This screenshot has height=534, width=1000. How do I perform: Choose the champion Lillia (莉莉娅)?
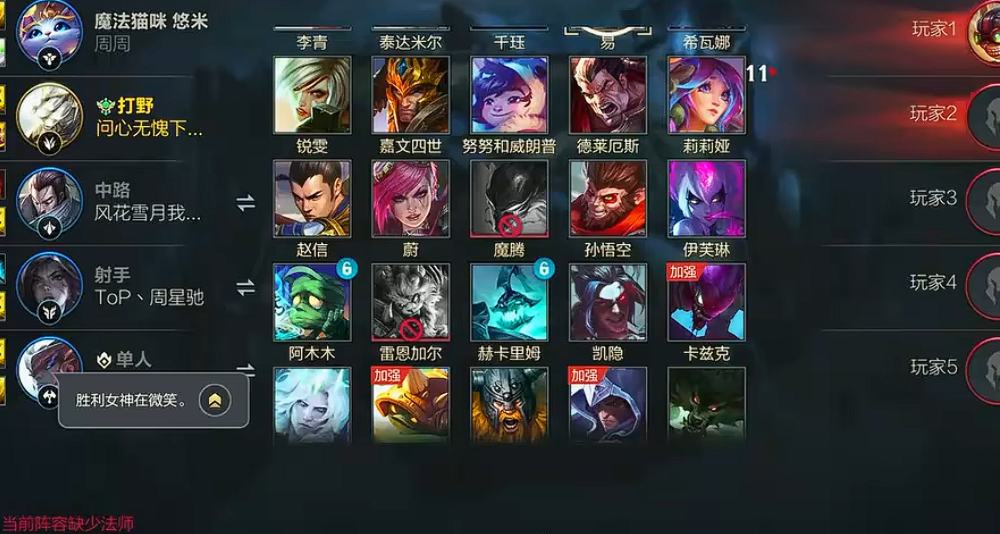click(707, 95)
